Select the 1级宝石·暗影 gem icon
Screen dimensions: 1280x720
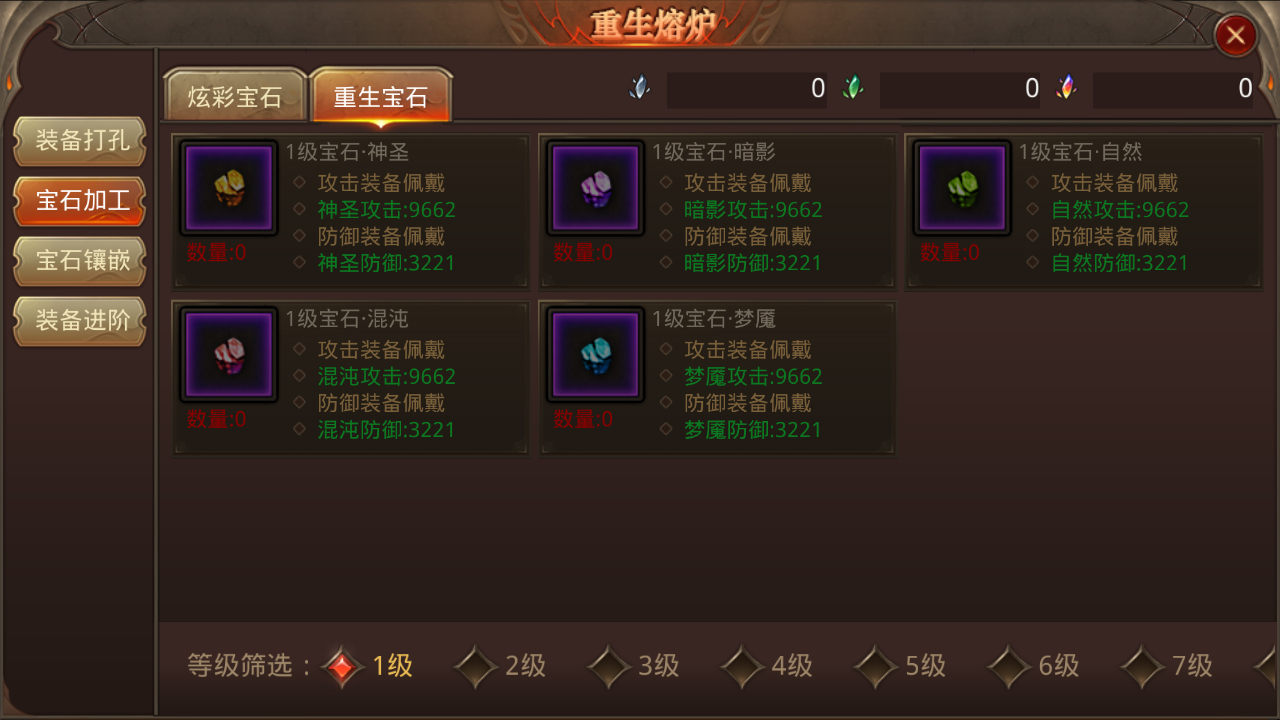tap(594, 187)
